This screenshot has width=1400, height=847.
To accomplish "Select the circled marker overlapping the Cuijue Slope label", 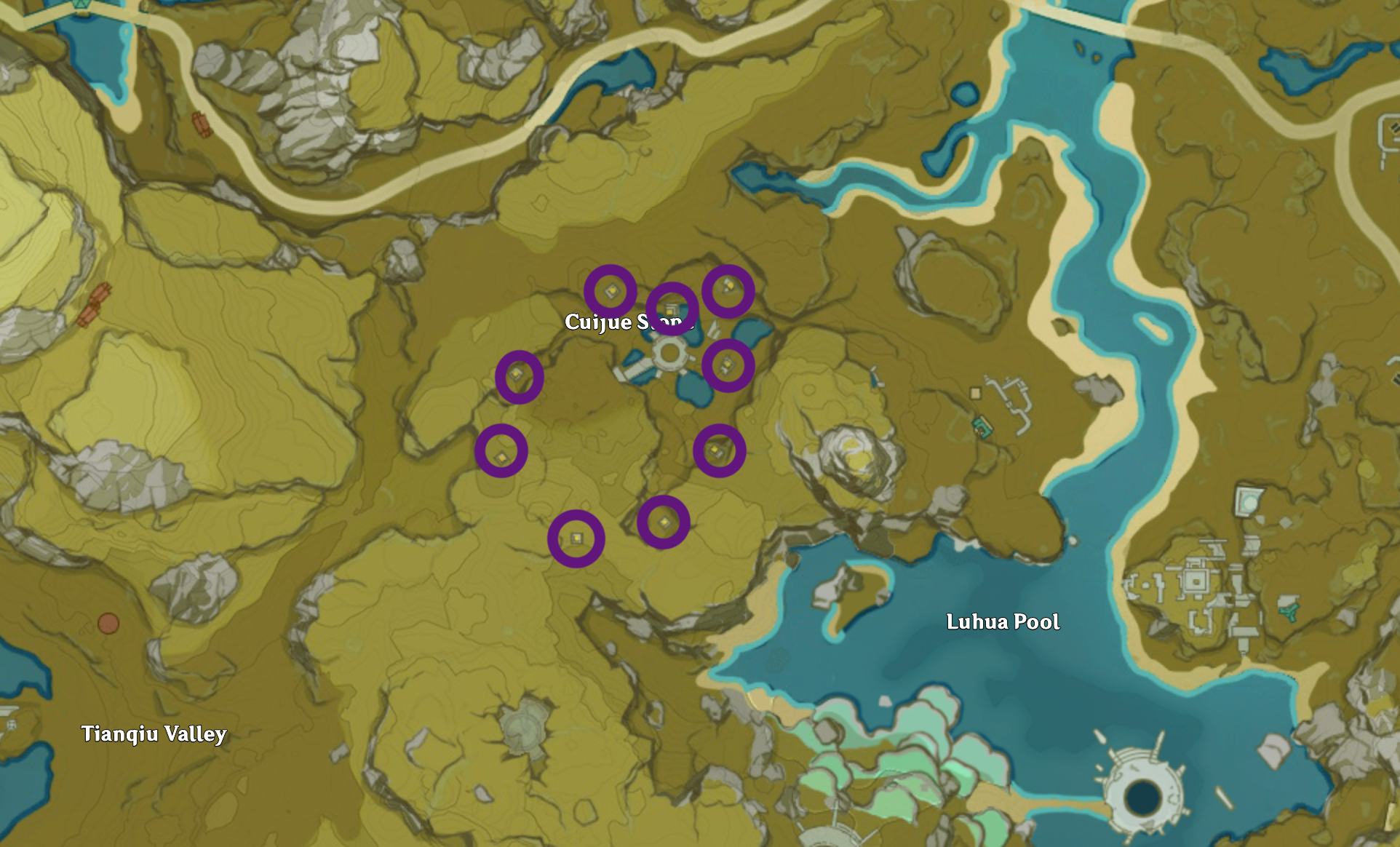I will (672, 309).
